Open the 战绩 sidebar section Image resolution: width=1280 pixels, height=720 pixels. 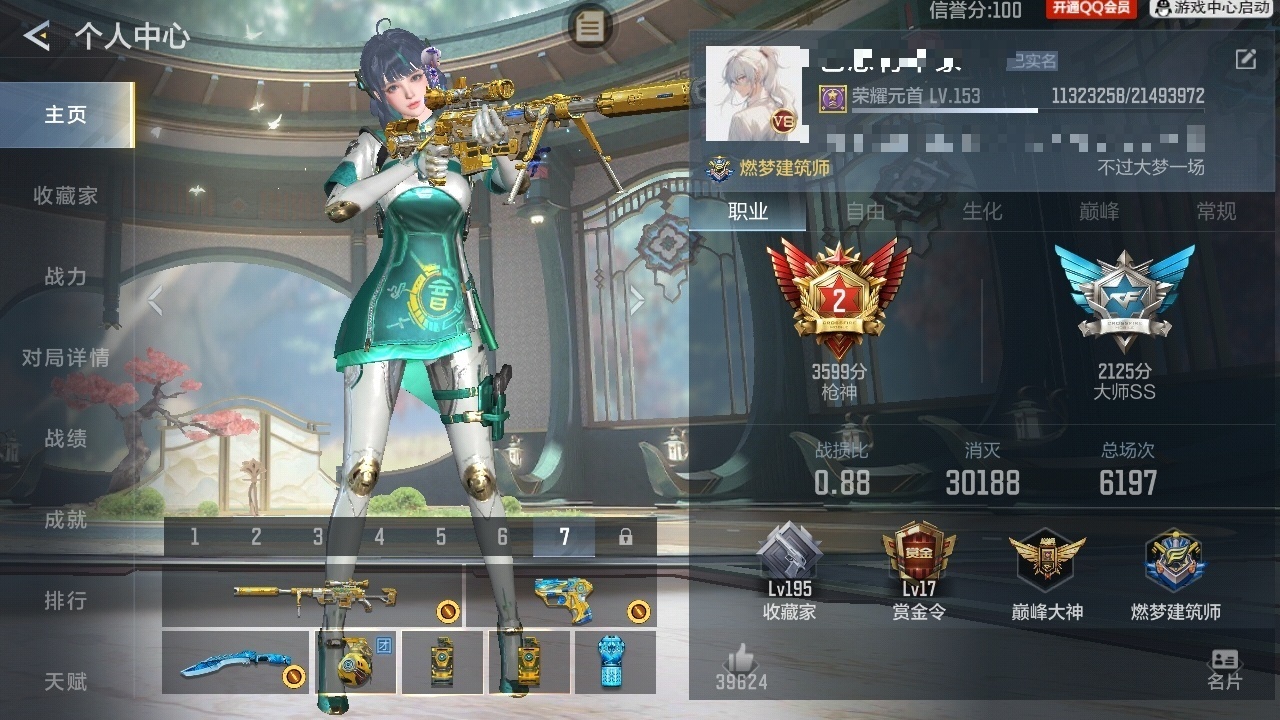66,439
